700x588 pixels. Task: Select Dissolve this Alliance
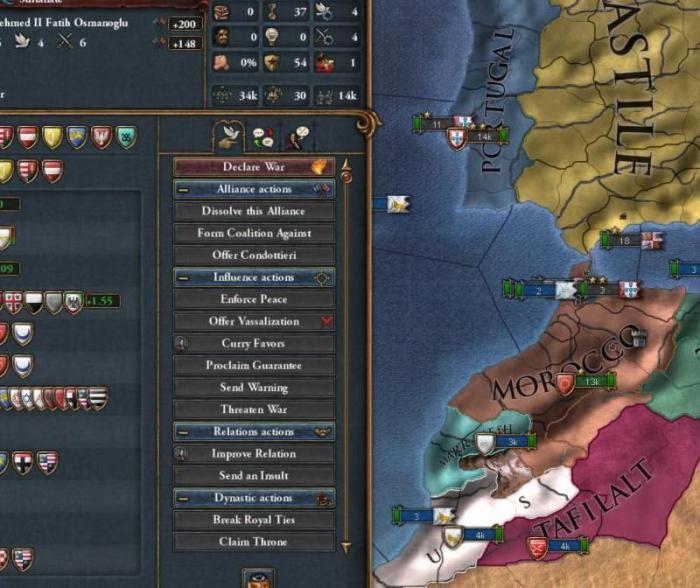click(254, 211)
